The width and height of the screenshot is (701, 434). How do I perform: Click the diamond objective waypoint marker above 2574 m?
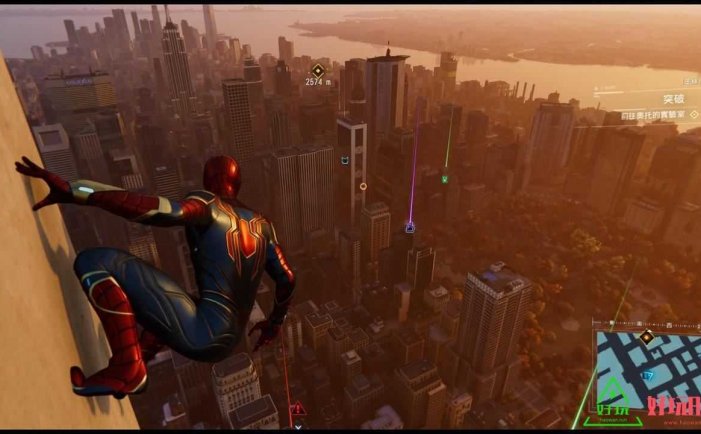318,70
